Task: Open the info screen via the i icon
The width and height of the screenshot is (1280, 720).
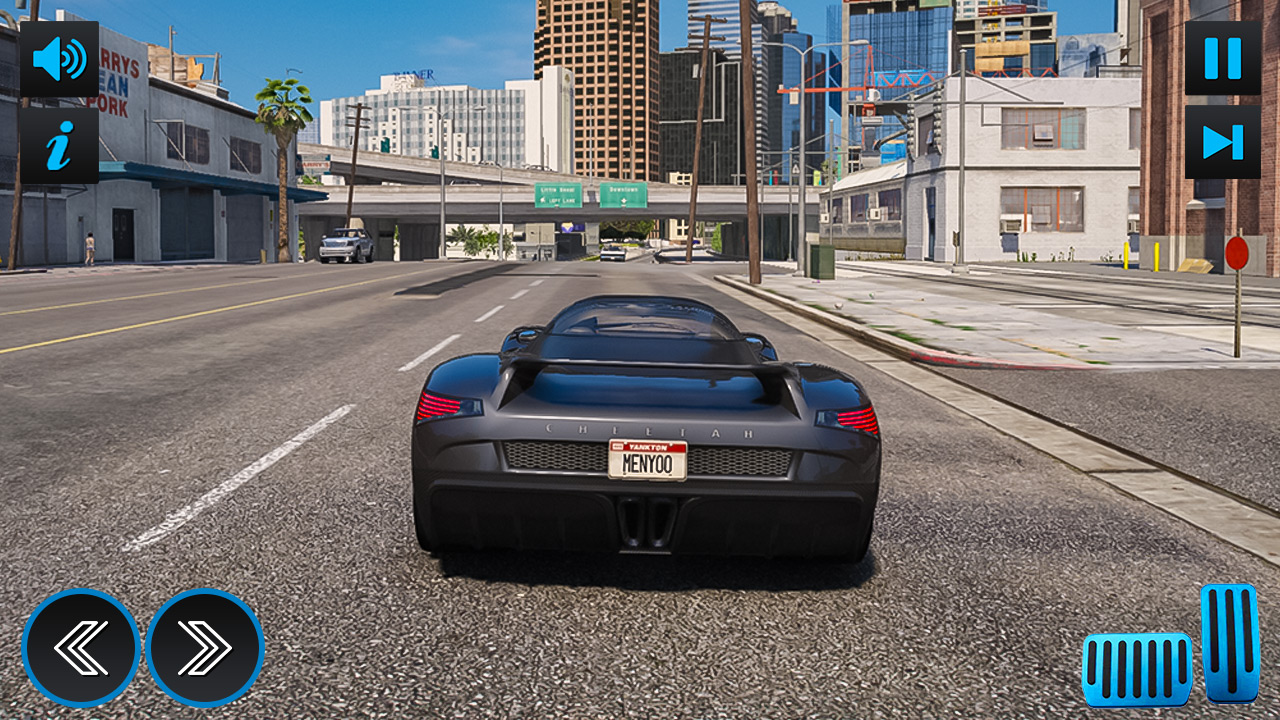Action: [x=57, y=148]
